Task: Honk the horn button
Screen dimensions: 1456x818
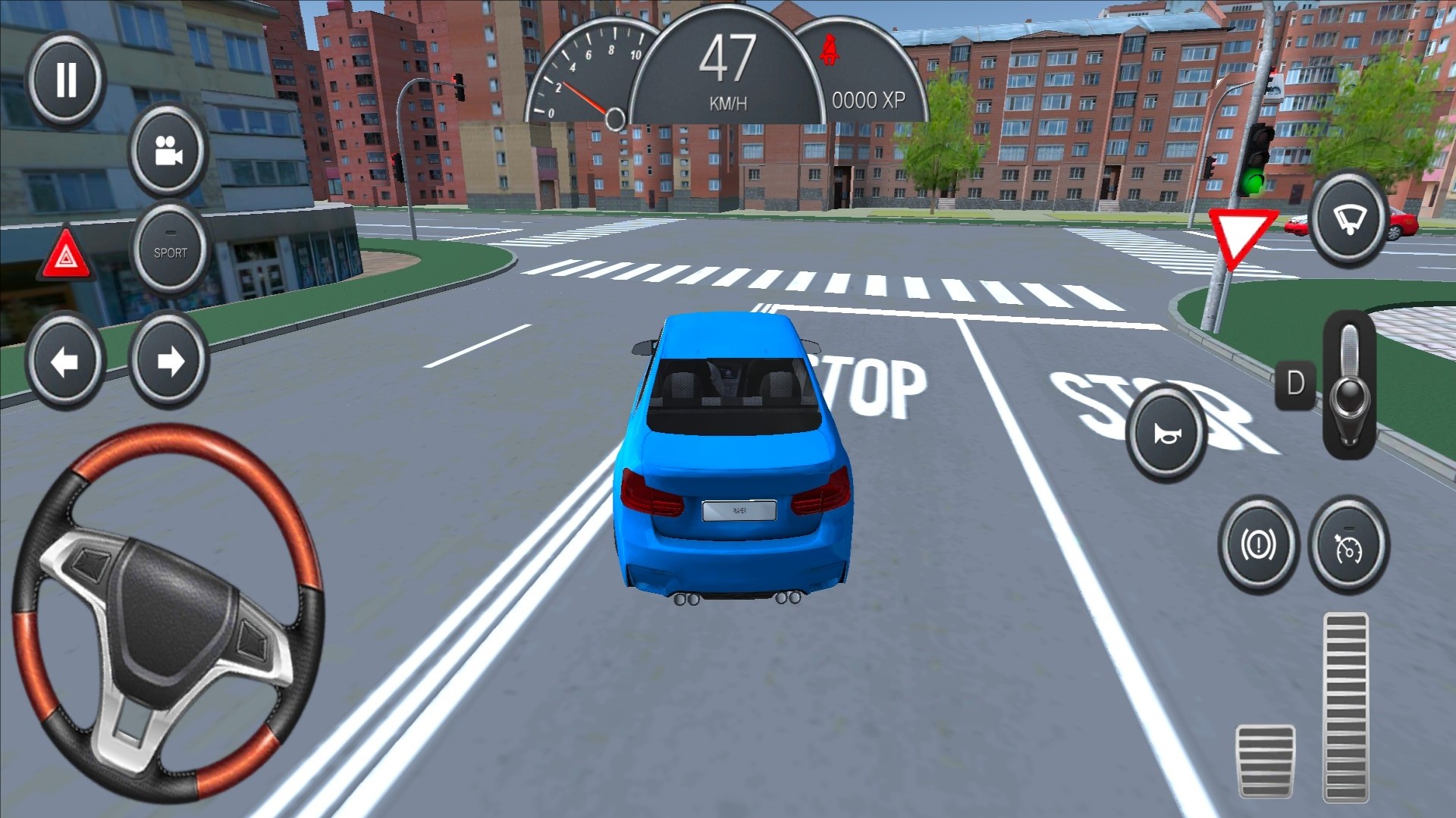Action: coord(1166,433)
